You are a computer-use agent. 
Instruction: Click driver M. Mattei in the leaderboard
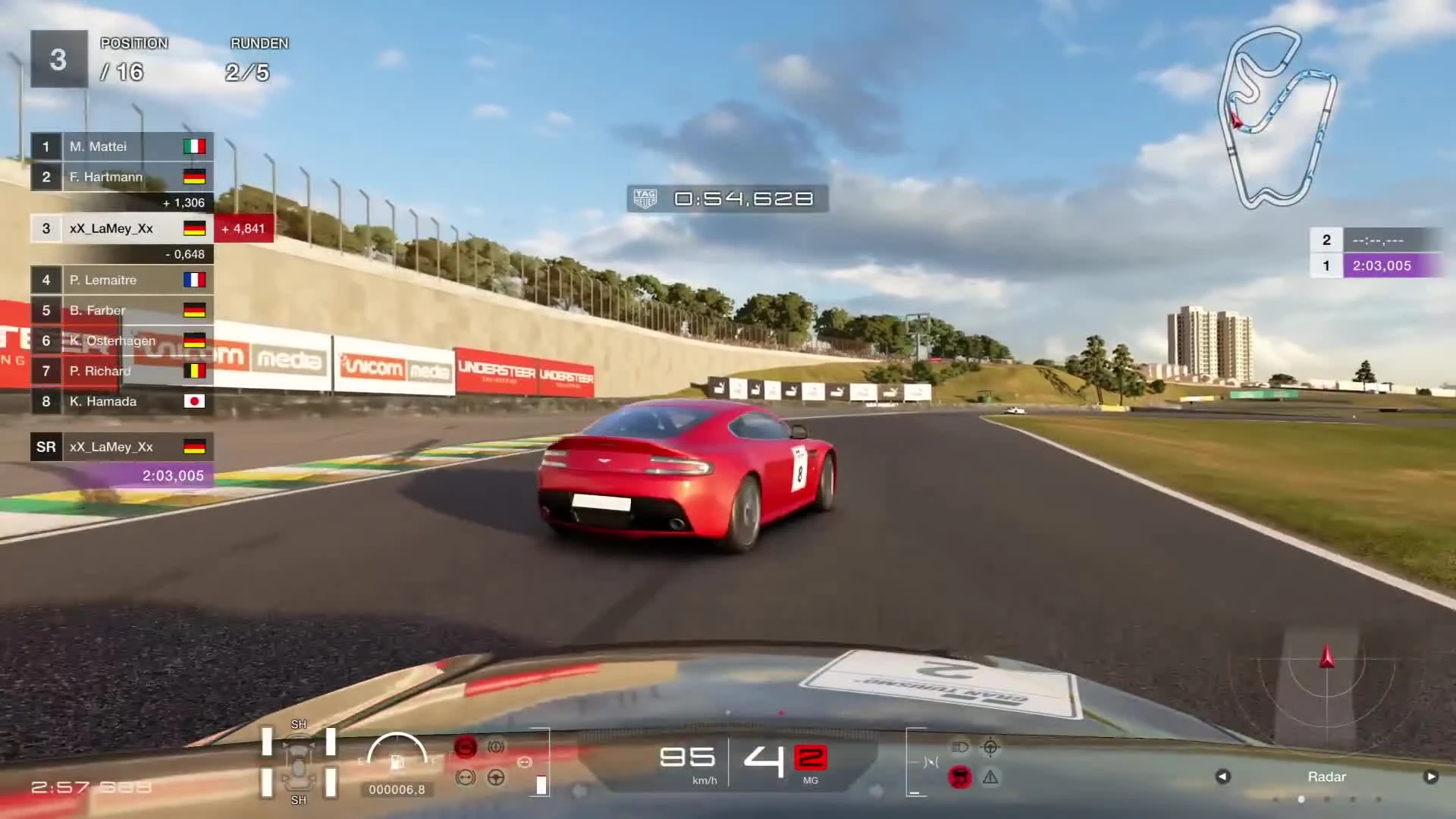[99, 146]
